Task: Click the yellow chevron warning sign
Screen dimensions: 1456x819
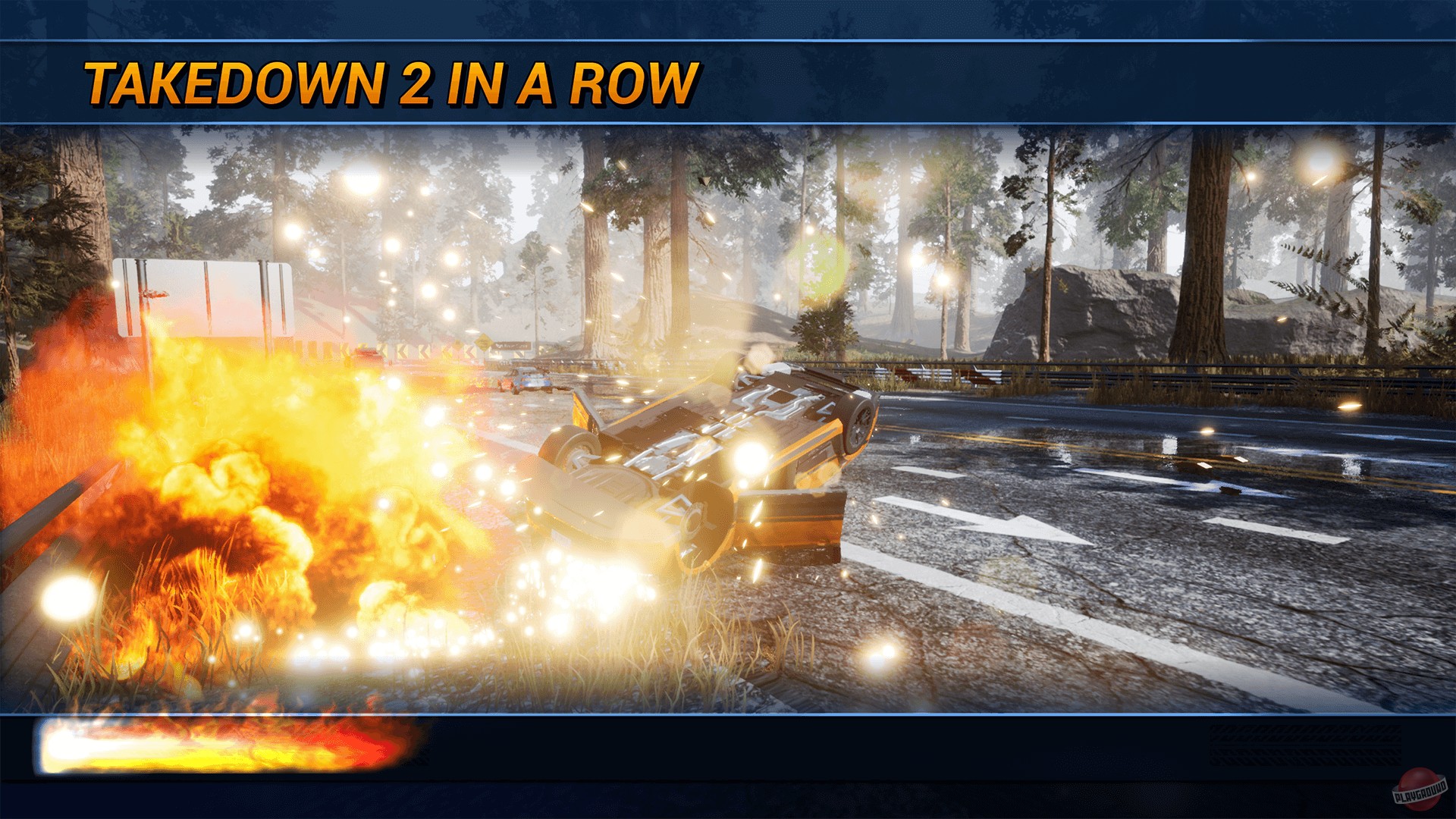Action: pos(482,344)
